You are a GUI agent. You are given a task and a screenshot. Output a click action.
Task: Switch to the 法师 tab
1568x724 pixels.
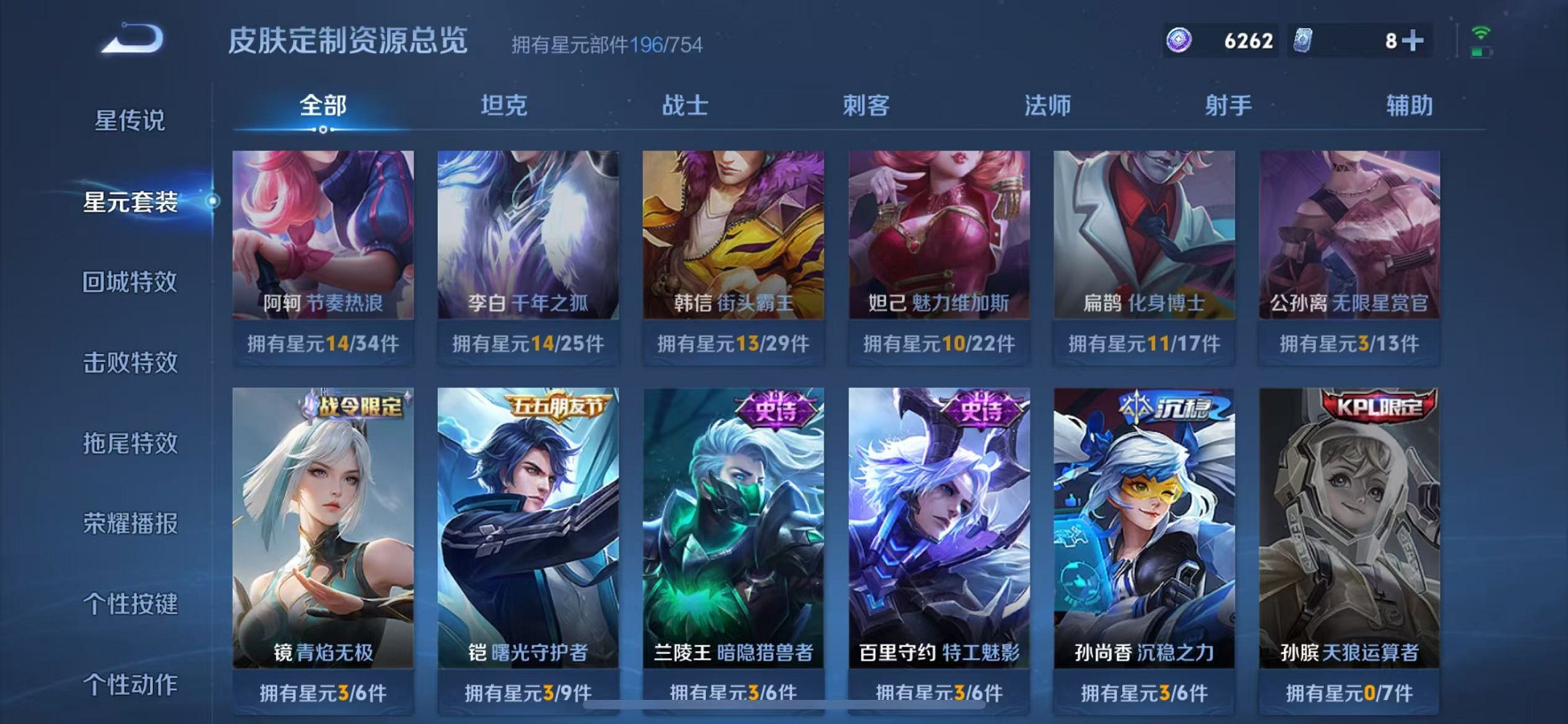point(1048,106)
